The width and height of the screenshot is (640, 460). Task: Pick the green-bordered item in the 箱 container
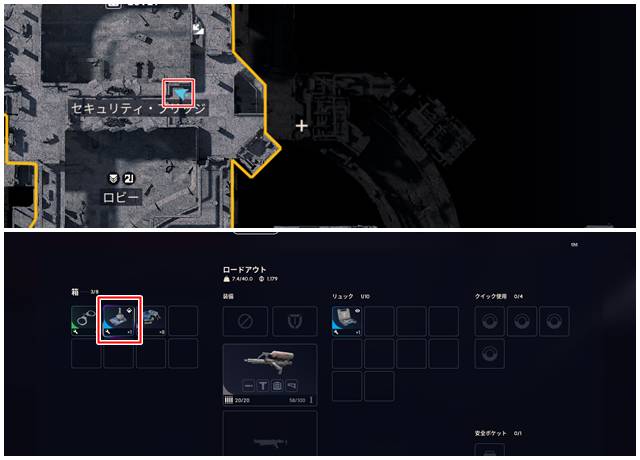click(x=86, y=320)
